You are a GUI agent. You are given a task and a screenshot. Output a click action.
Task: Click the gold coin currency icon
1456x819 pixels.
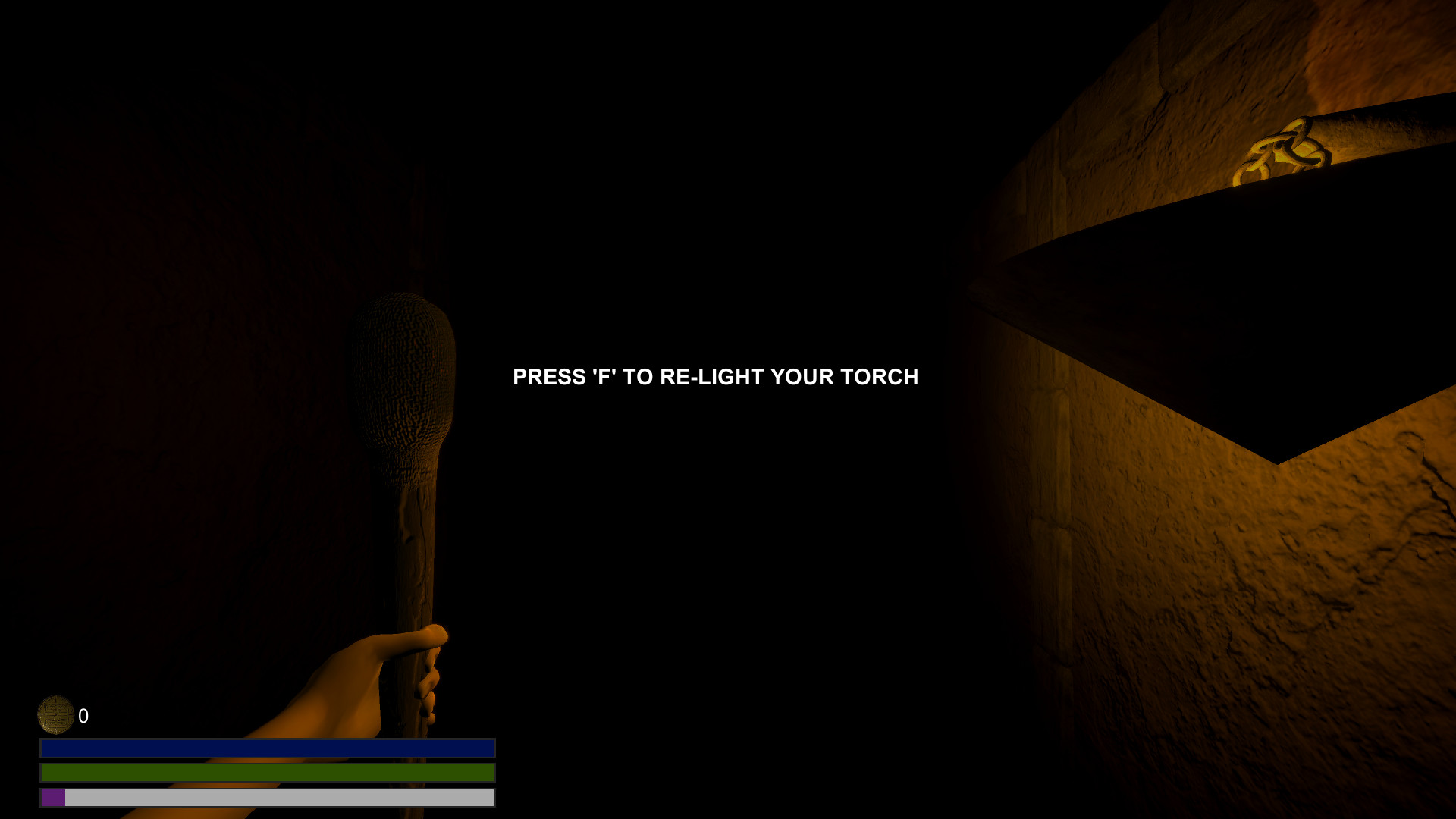click(x=56, y=714)
